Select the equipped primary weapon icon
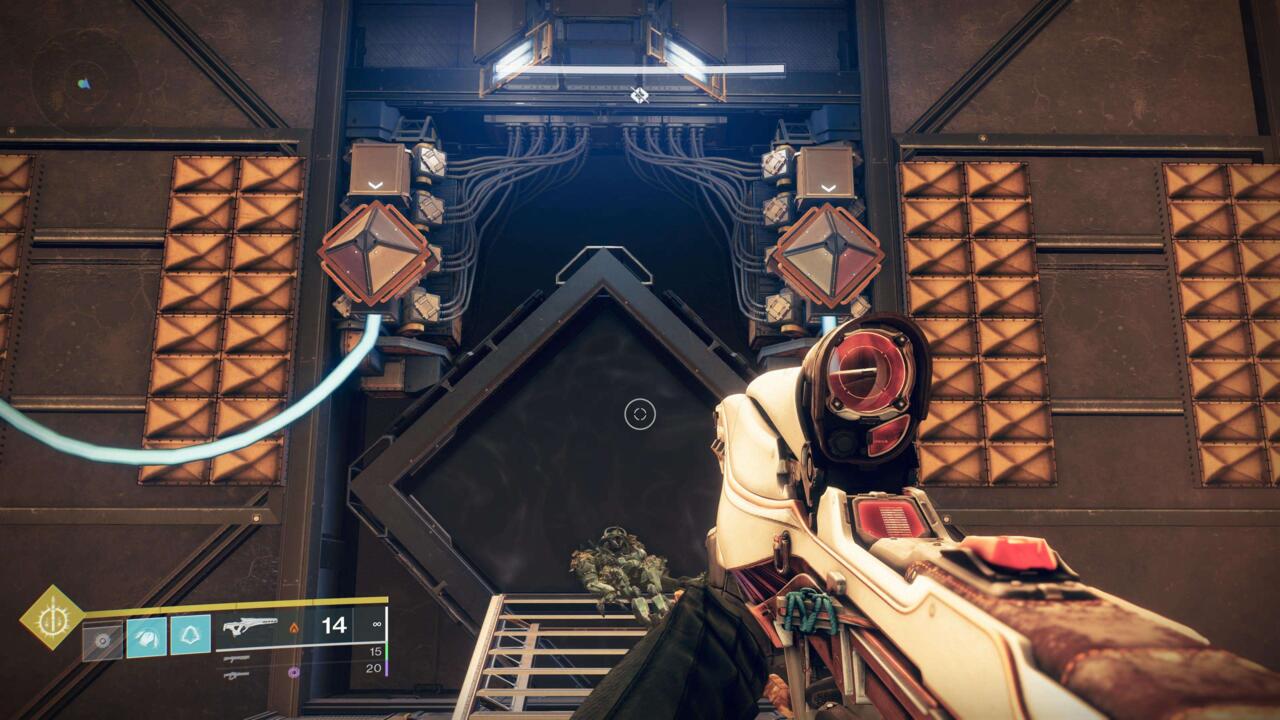The image size is (1280, 720). [x=250, y=627]
